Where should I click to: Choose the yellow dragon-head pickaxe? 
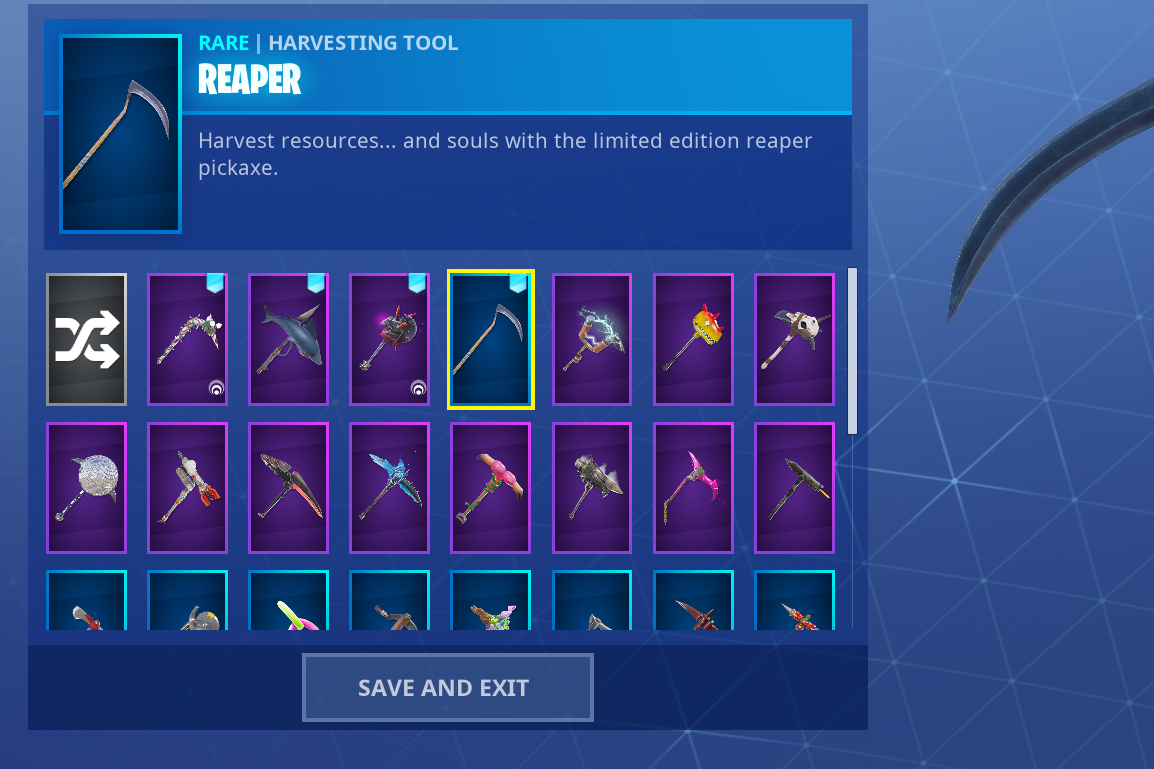point(693,339)
